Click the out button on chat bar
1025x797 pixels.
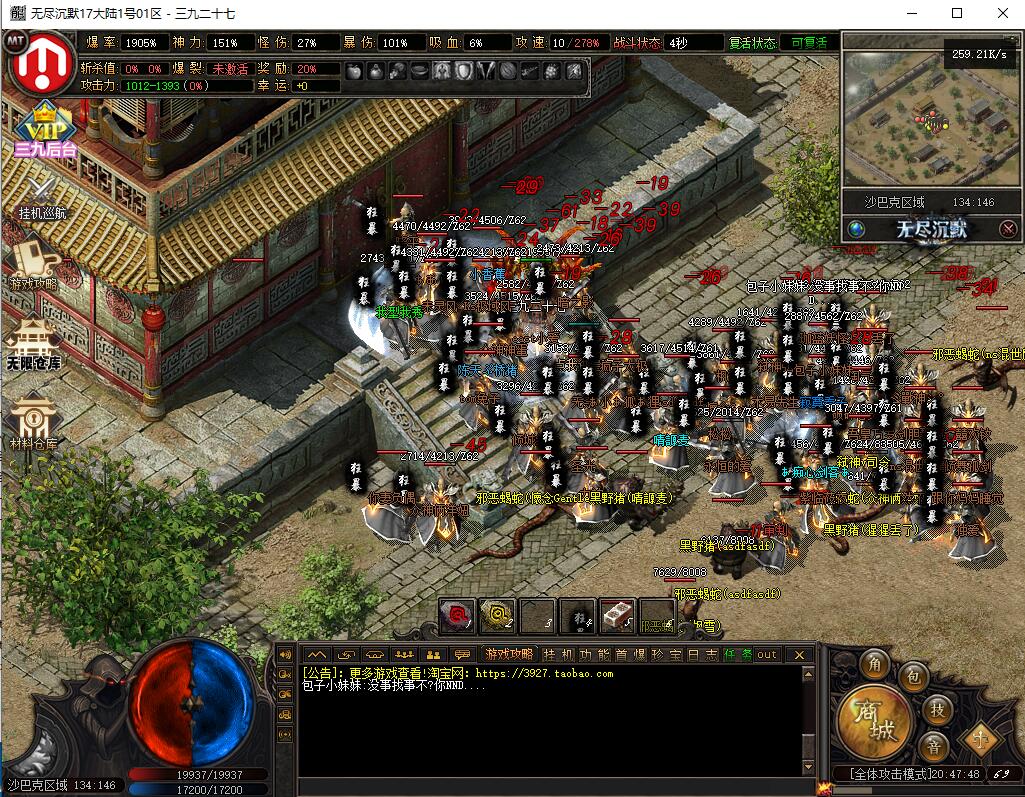766,654
